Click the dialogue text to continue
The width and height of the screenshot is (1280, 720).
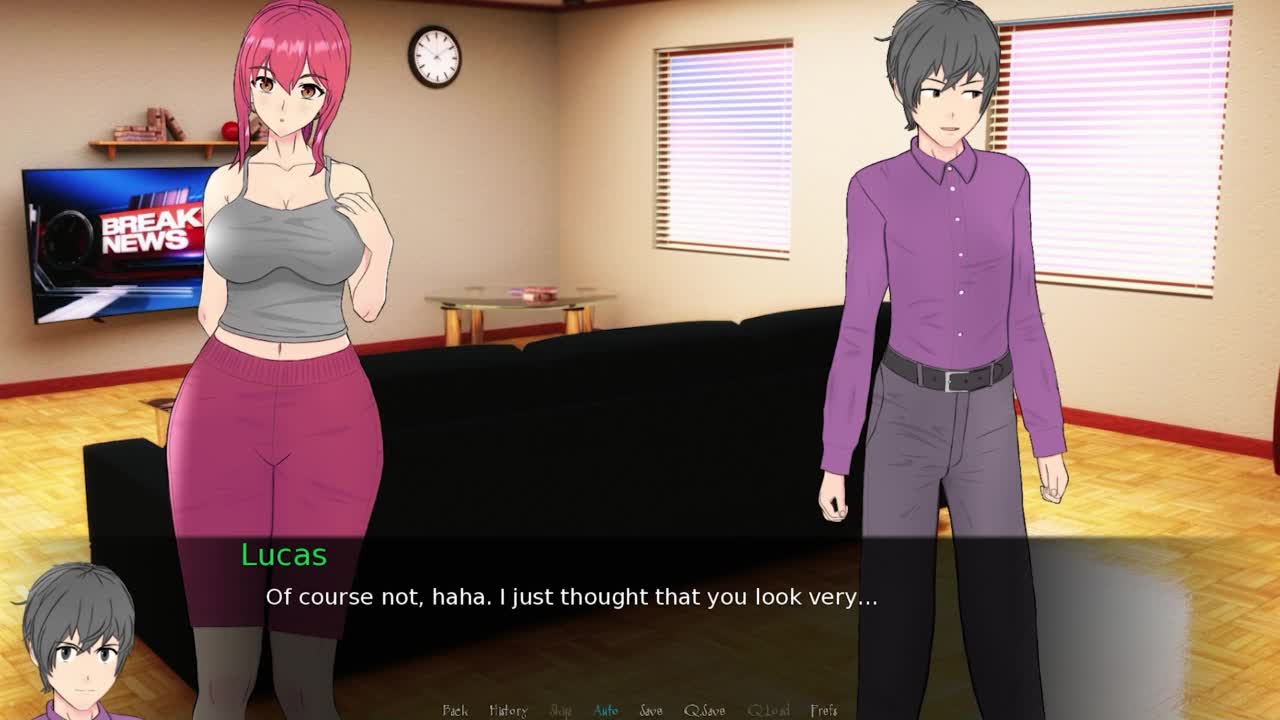(x=571, y=598)
